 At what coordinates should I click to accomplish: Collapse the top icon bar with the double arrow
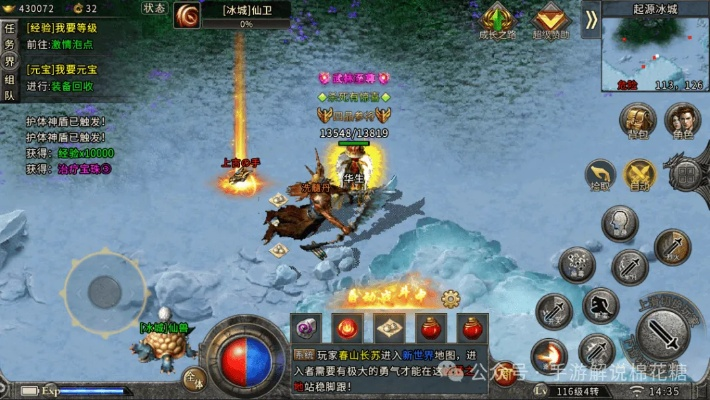coord(591,19)
